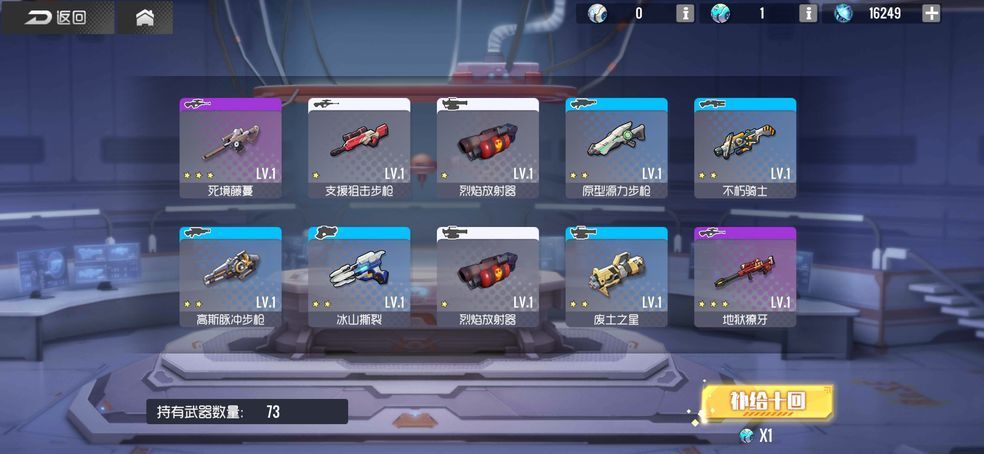Select the 冰山撕裂 weapon card
984x454 pixels.
[x=359, y=277]
